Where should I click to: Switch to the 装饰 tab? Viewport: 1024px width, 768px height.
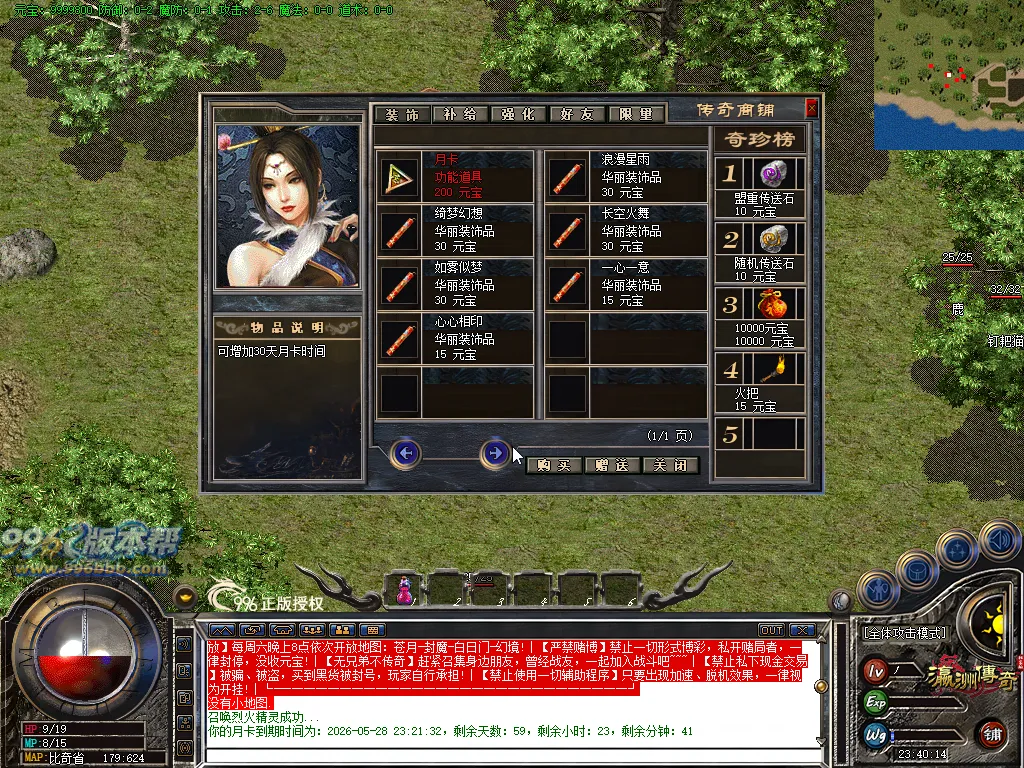402,114
